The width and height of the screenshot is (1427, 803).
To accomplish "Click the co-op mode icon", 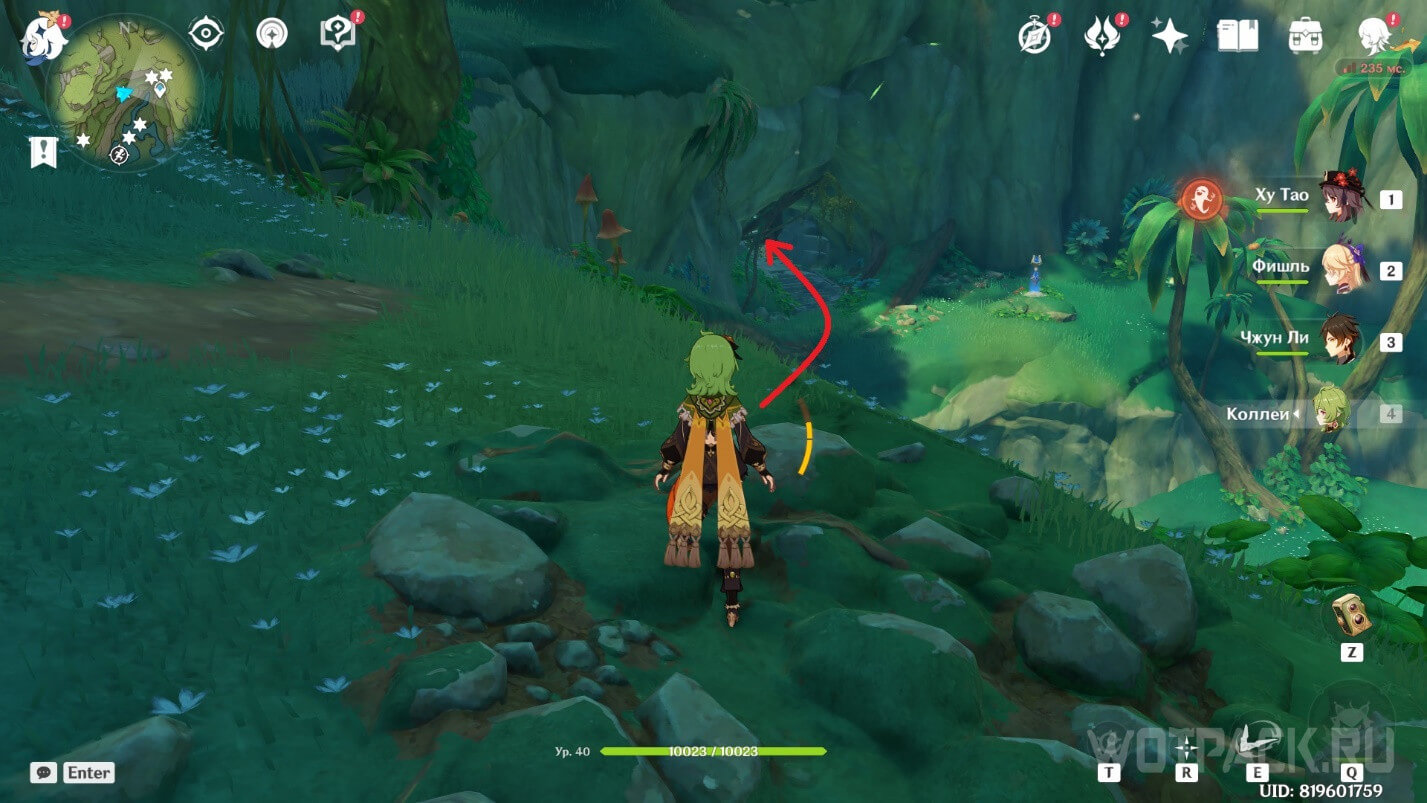I will coord(270,34).
